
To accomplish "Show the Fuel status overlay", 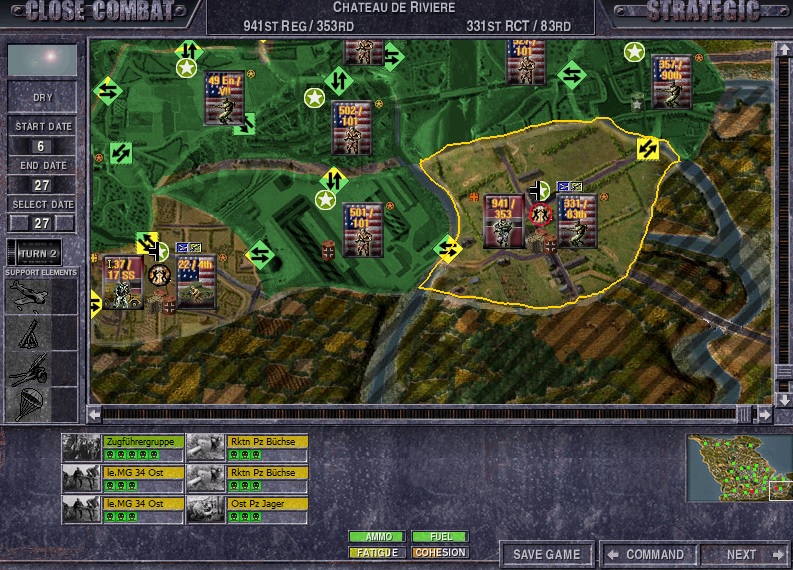I will (440, 537).
